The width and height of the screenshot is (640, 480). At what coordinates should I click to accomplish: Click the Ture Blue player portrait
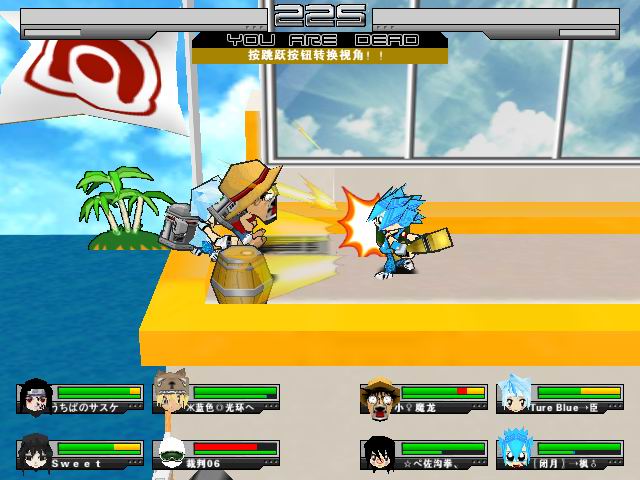coord(514,394)
